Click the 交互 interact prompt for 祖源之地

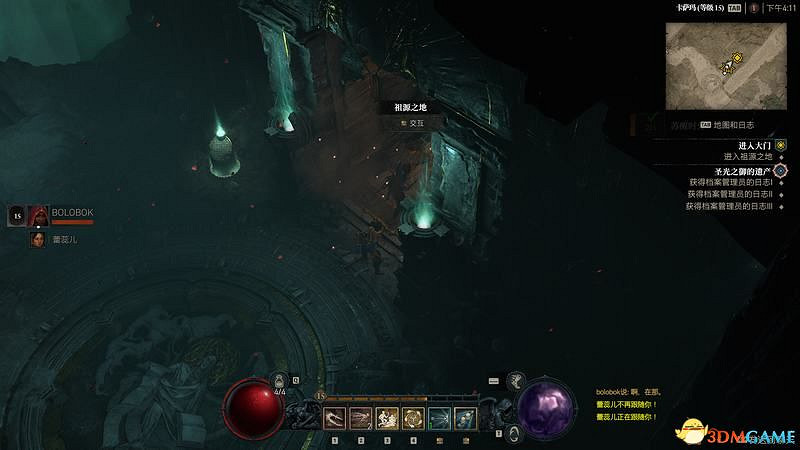tap(411, 123)
